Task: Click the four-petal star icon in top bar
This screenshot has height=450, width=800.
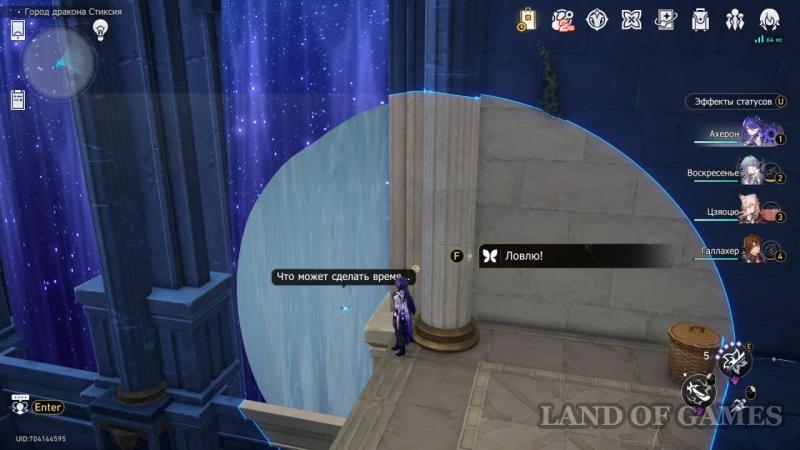Action: click(631, 19)
